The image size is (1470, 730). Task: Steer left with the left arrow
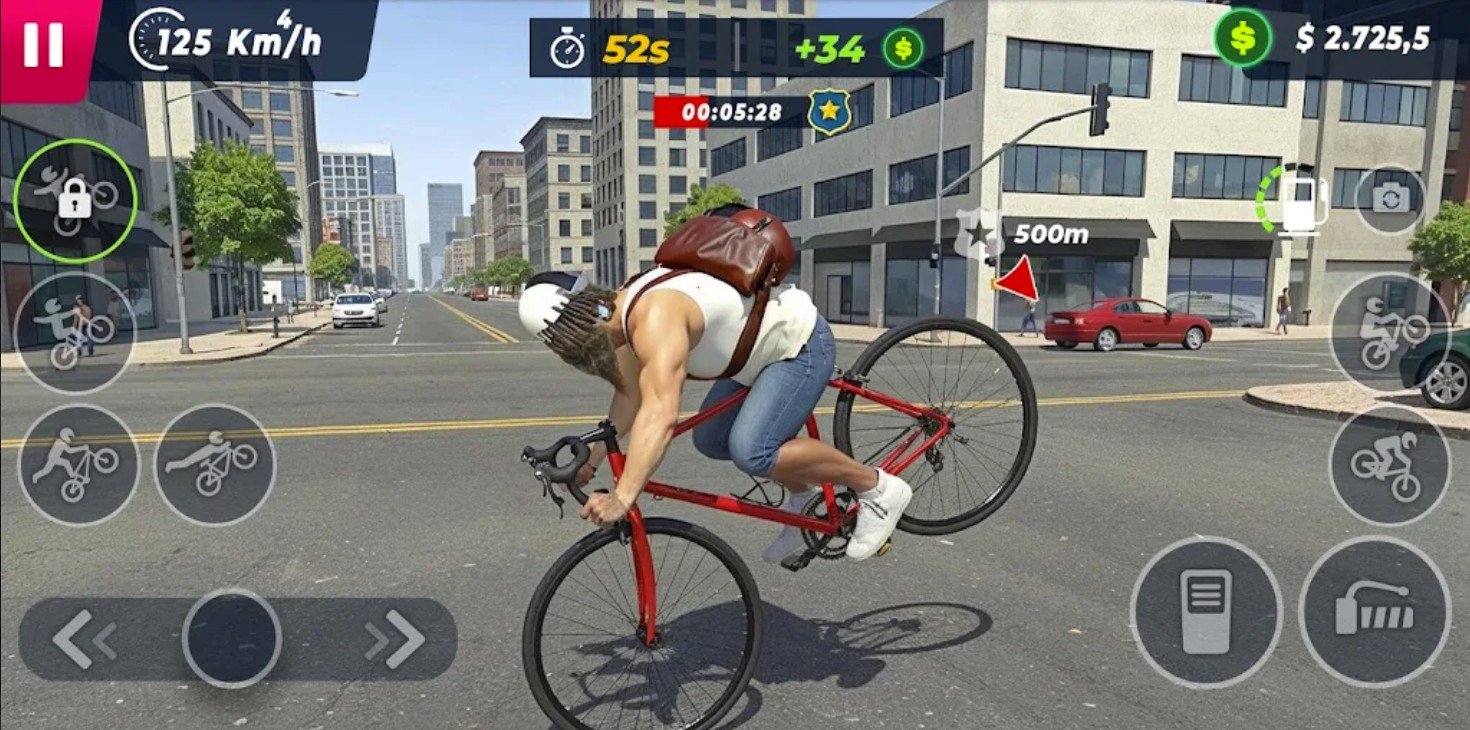[x=84, y=639]
